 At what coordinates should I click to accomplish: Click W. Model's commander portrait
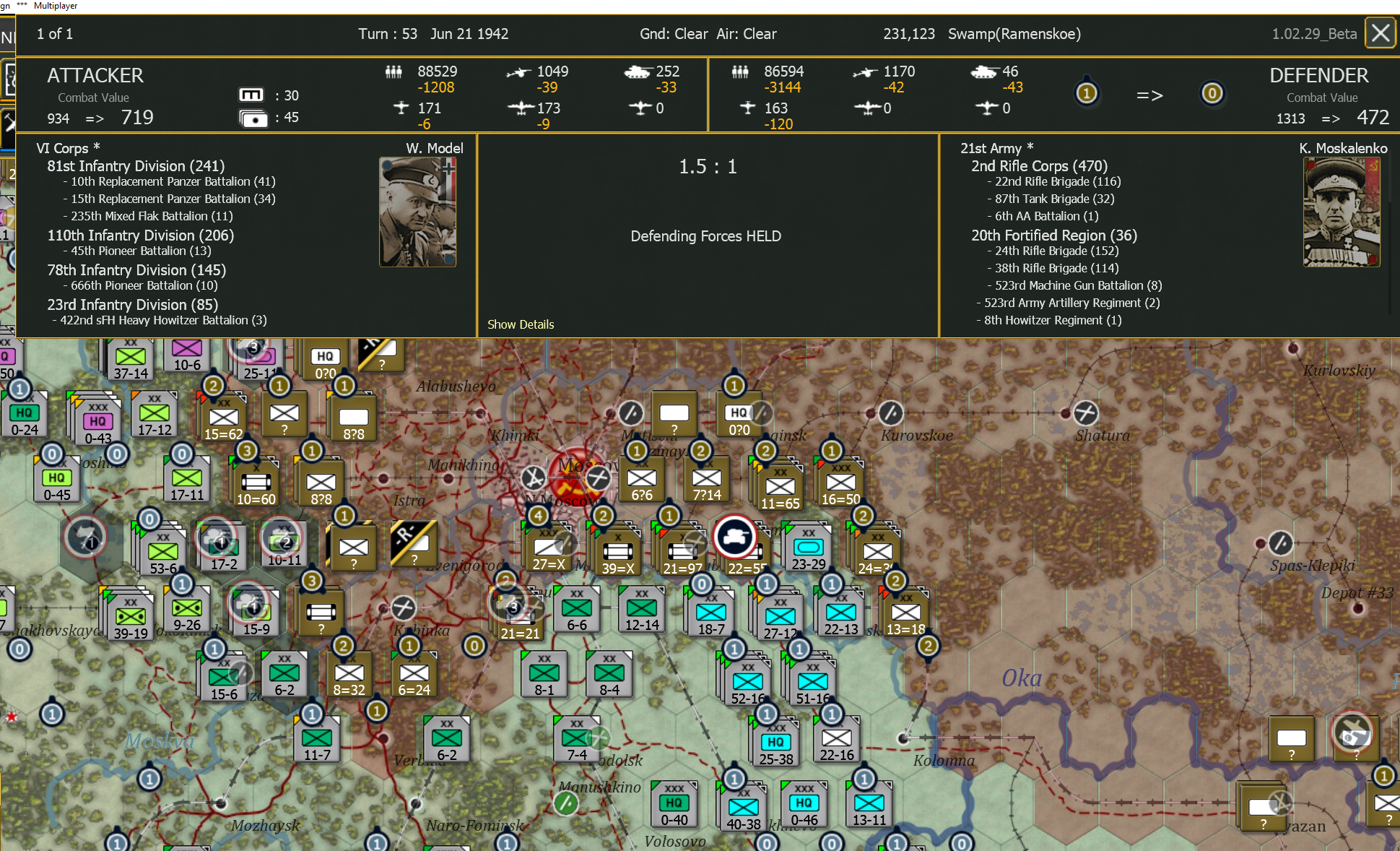417,211
